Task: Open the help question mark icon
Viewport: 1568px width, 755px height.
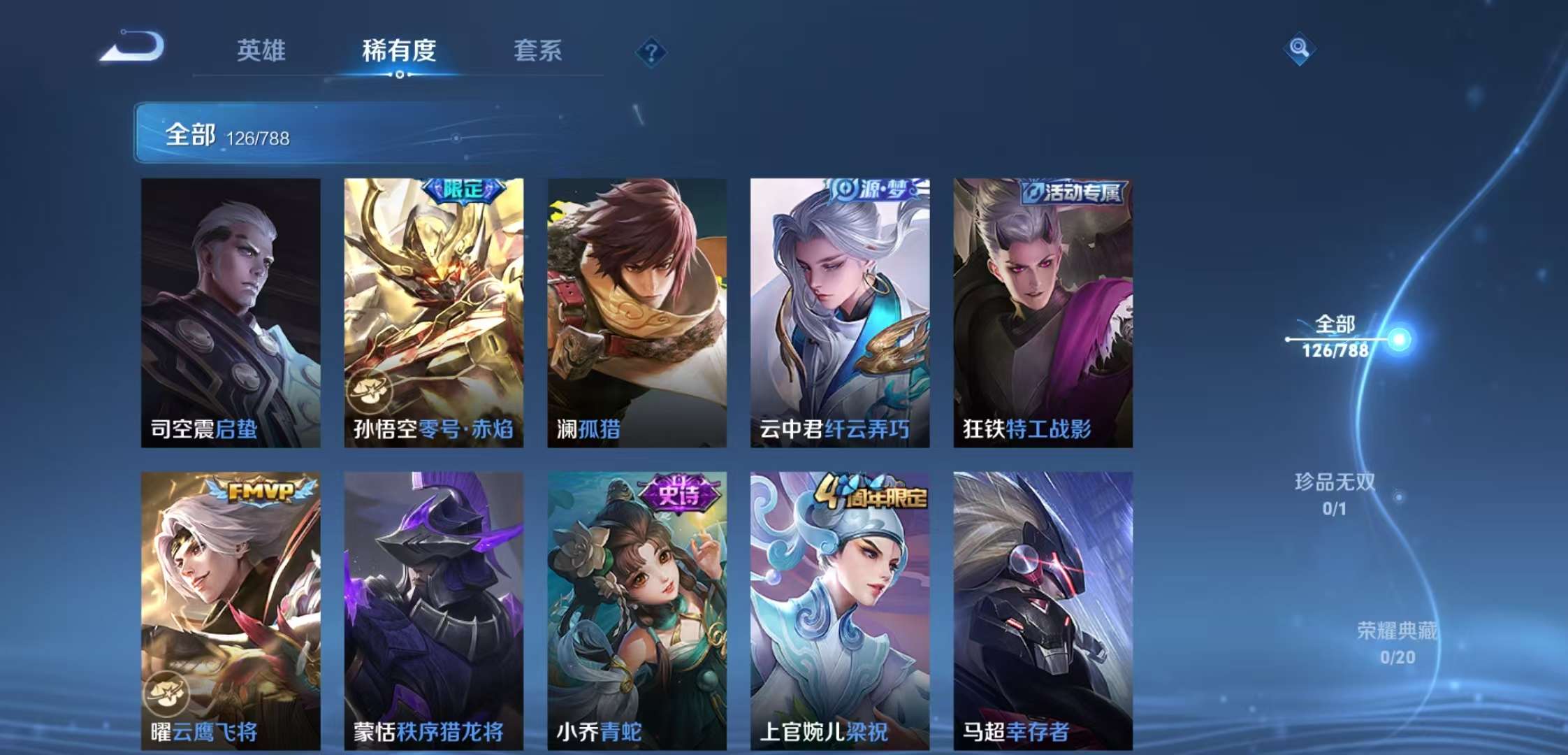Action: pyautogui.click(x=651, y=51)
